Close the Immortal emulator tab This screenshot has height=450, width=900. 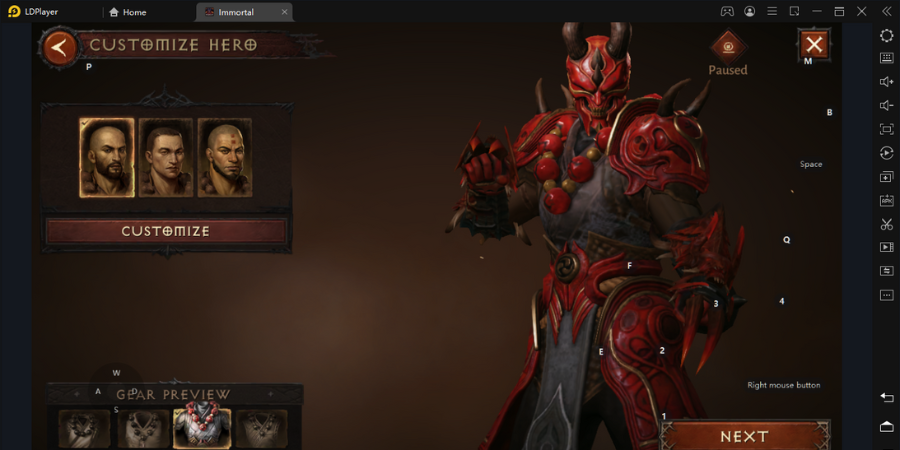pyautogui.click(x=284, y=12)
